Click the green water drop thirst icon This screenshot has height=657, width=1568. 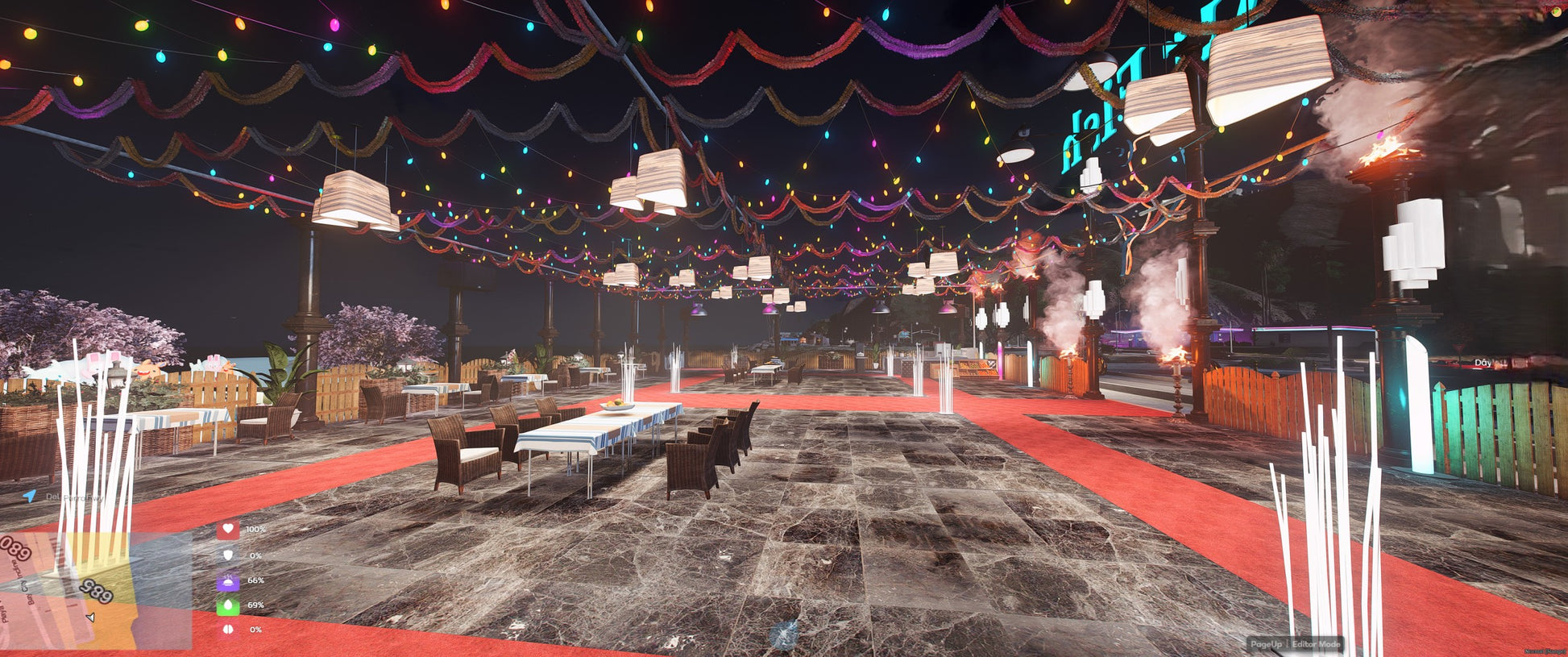[228, 605]
